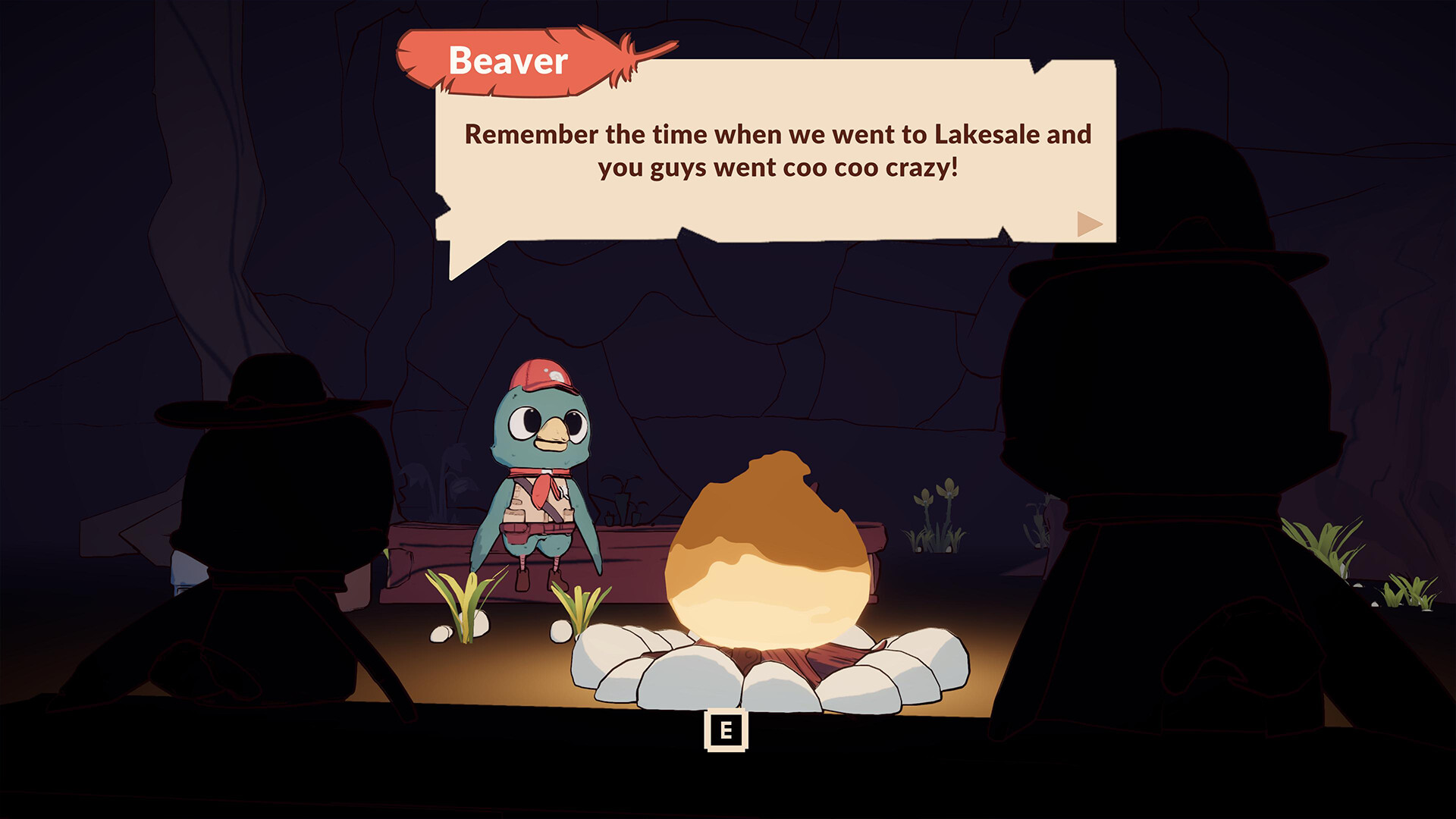Click the scout's red neckerchief
This screenshot has height=819, width=1456.
click(544, 493)
